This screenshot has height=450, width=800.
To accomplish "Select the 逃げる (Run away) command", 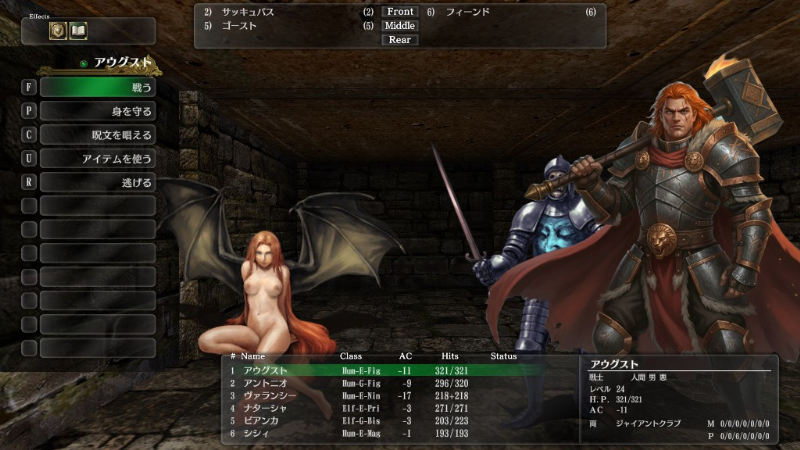I will [97, 183].
